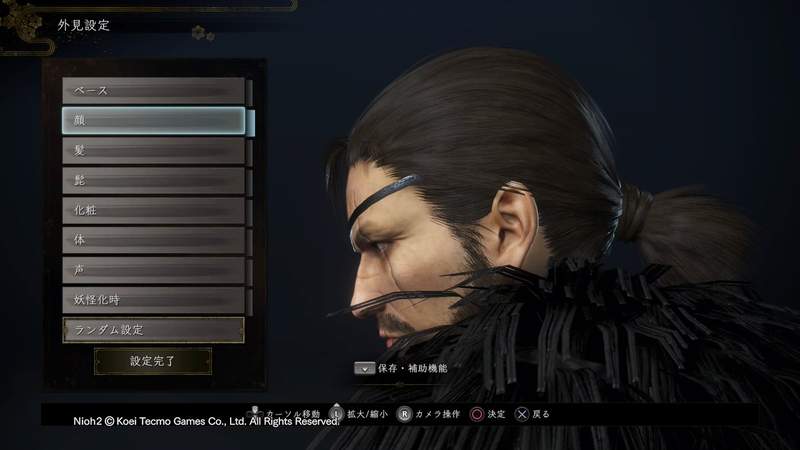This screenshot has height=450, width=800.
Task: Click the ランダム設定 (Randomize) option
Action: pyautogui.click(x=153, y=329)
